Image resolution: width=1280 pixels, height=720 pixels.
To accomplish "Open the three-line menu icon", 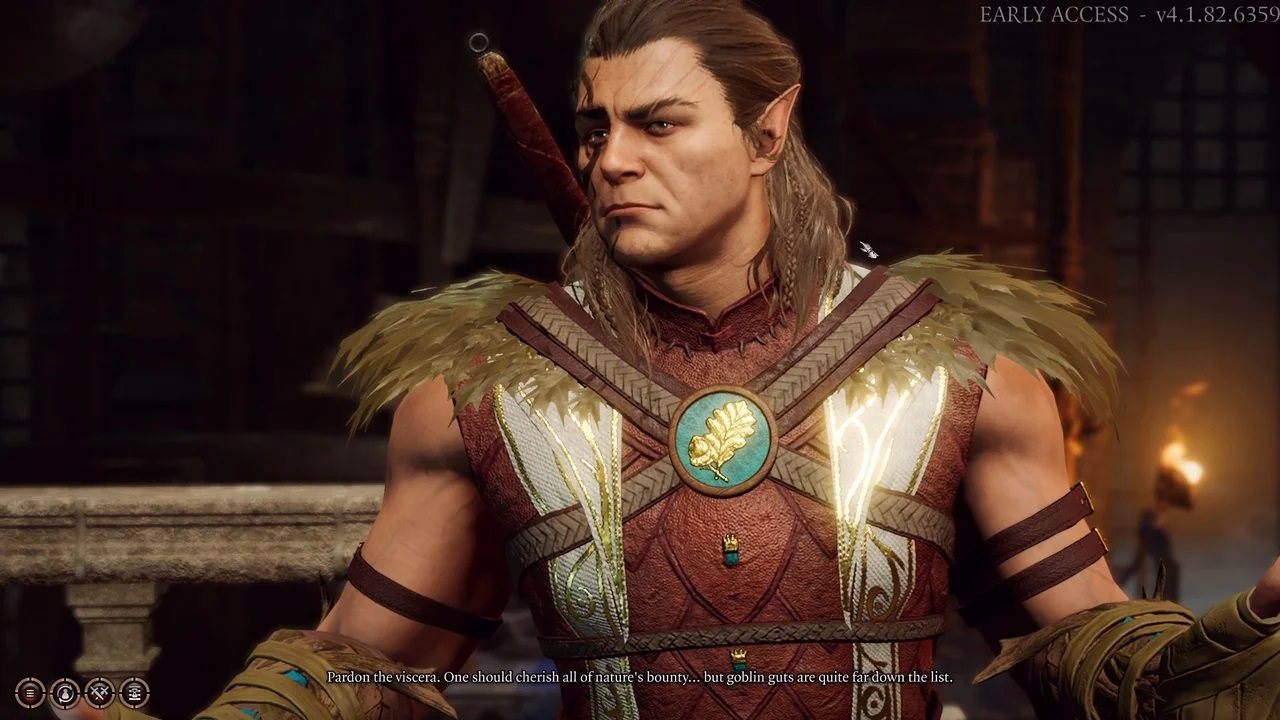I will pyautogui.click(x=30, y=691).
